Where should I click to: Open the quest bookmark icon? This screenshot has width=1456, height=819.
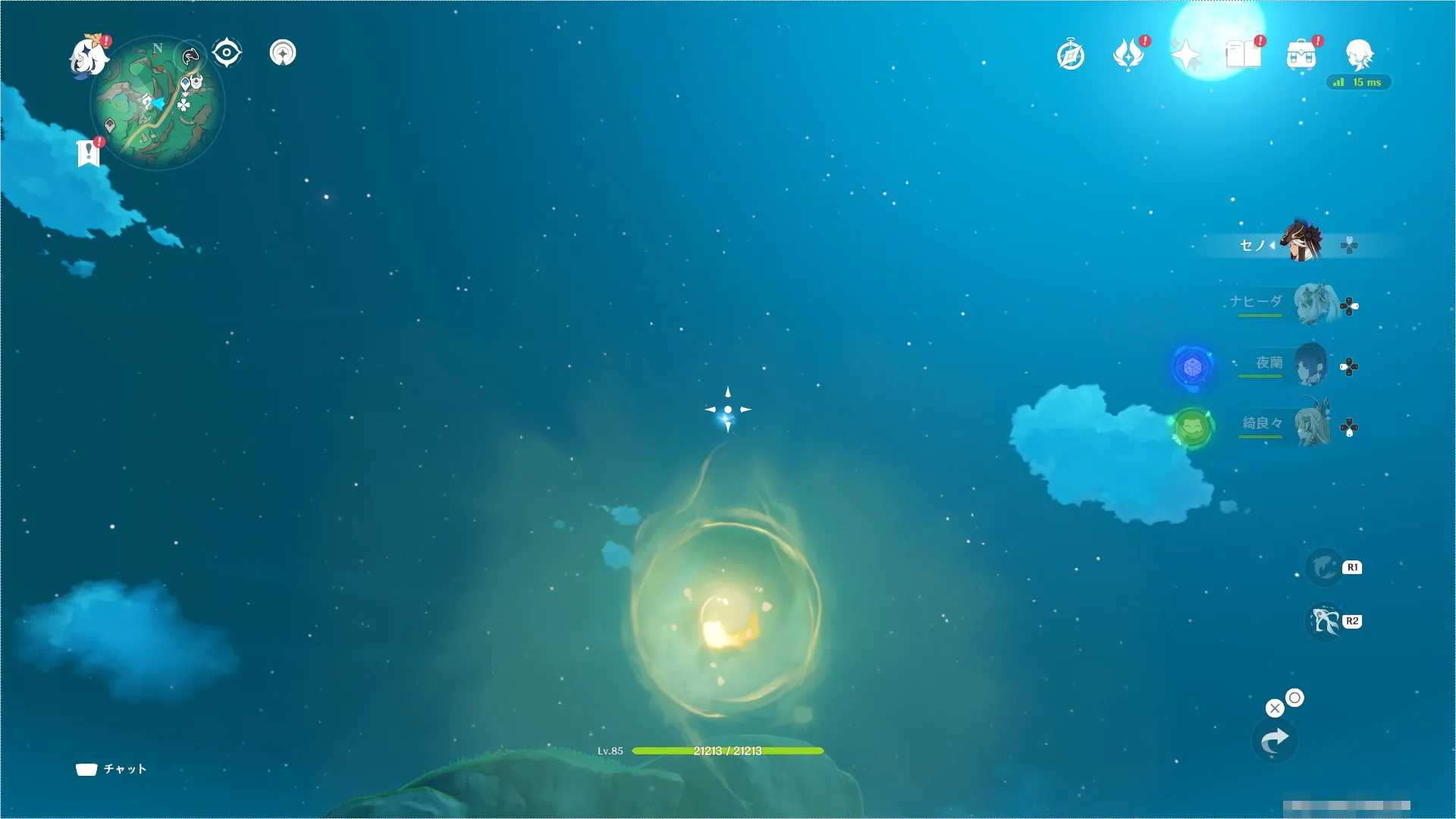tap(89, 152)
